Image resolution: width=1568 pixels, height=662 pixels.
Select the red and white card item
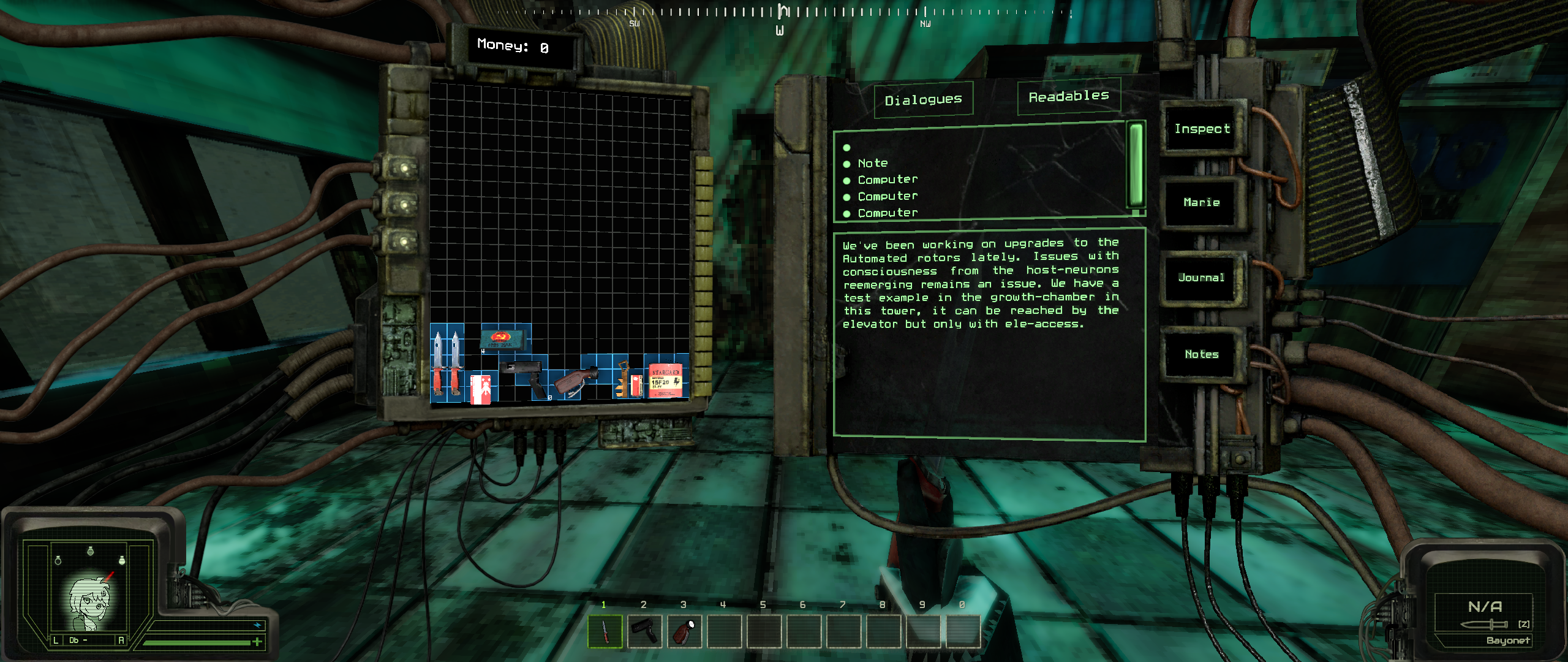pos(481,389)
